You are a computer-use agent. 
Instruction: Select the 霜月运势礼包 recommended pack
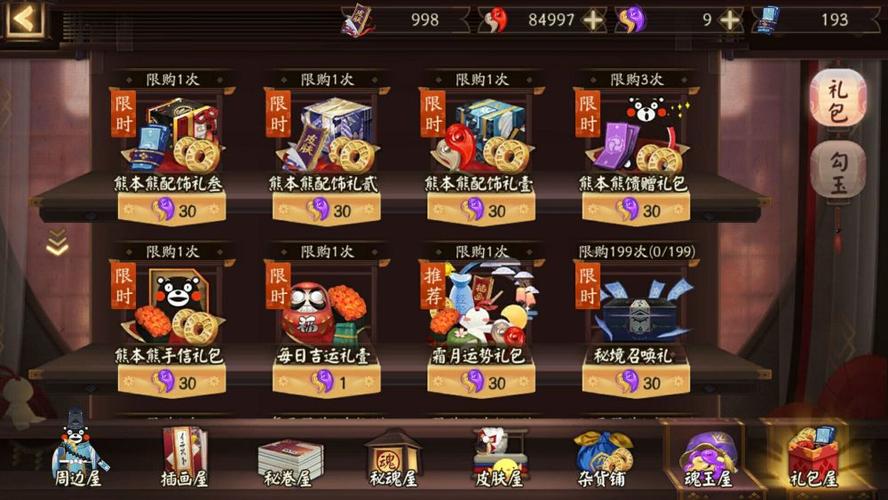[x=480, y=315]
